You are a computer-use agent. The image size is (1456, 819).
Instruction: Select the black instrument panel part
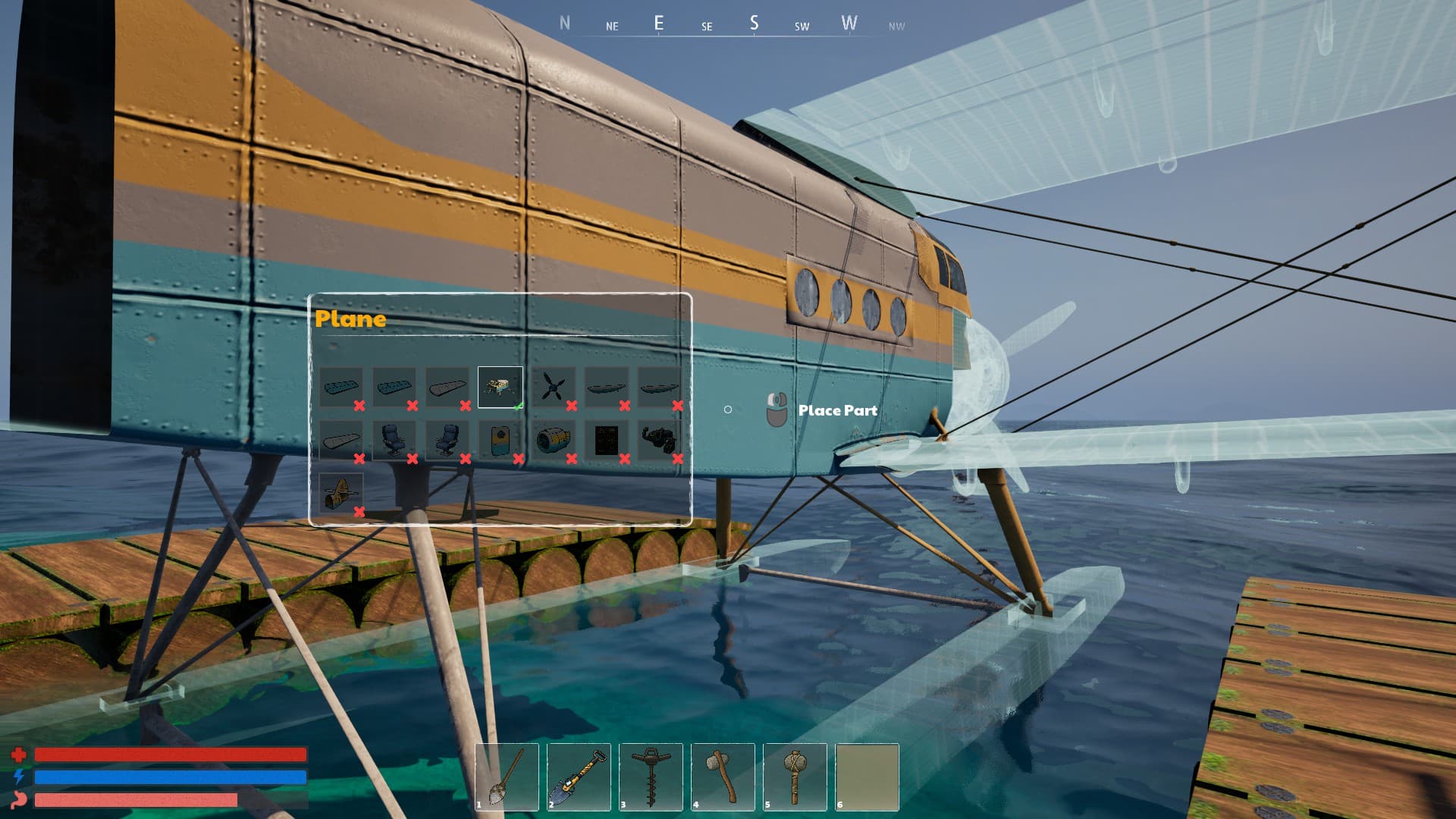coord(606,441)
